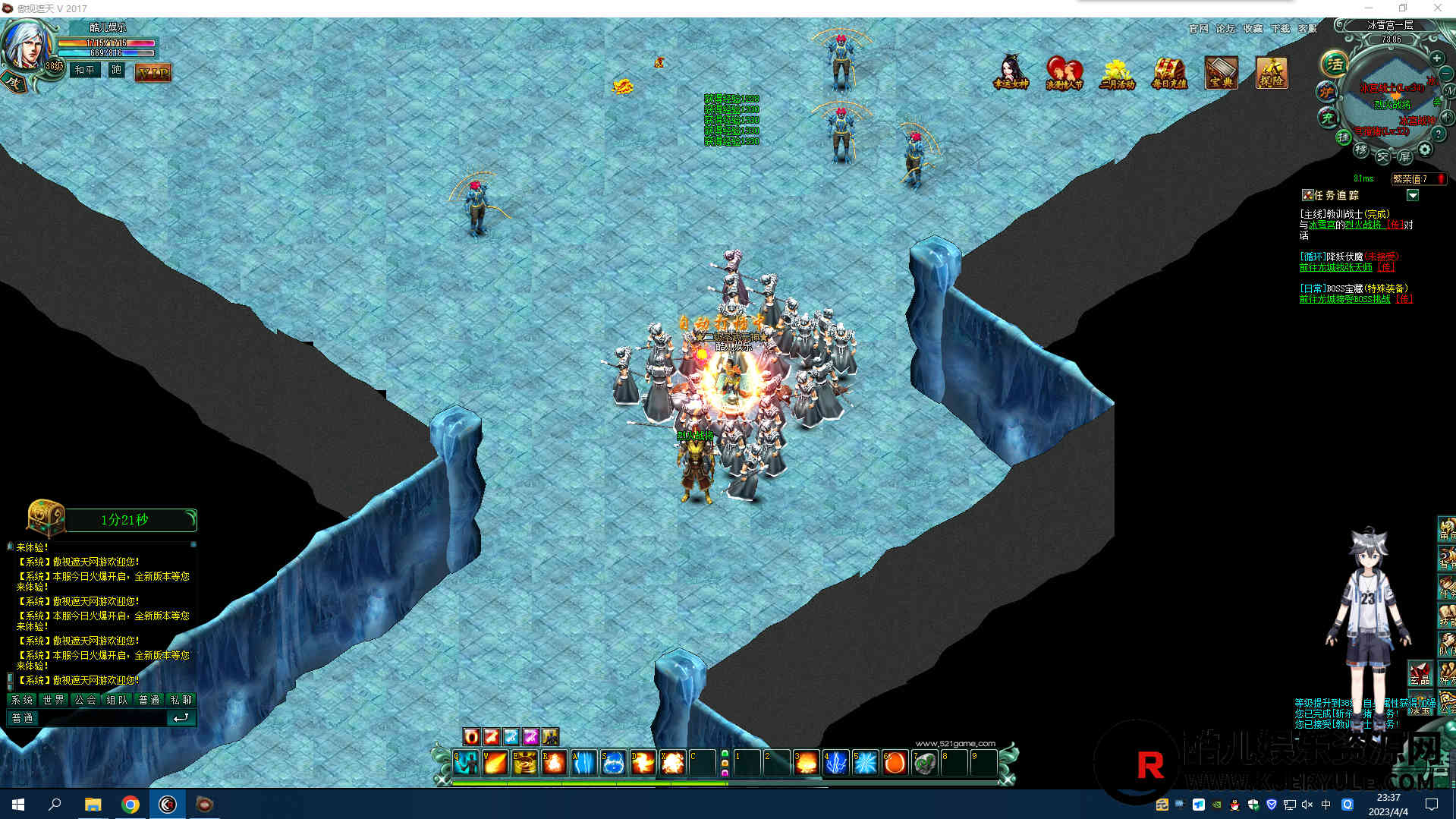
Task: Switch to the 公会 guild chat tab
Action: (86, 700)
